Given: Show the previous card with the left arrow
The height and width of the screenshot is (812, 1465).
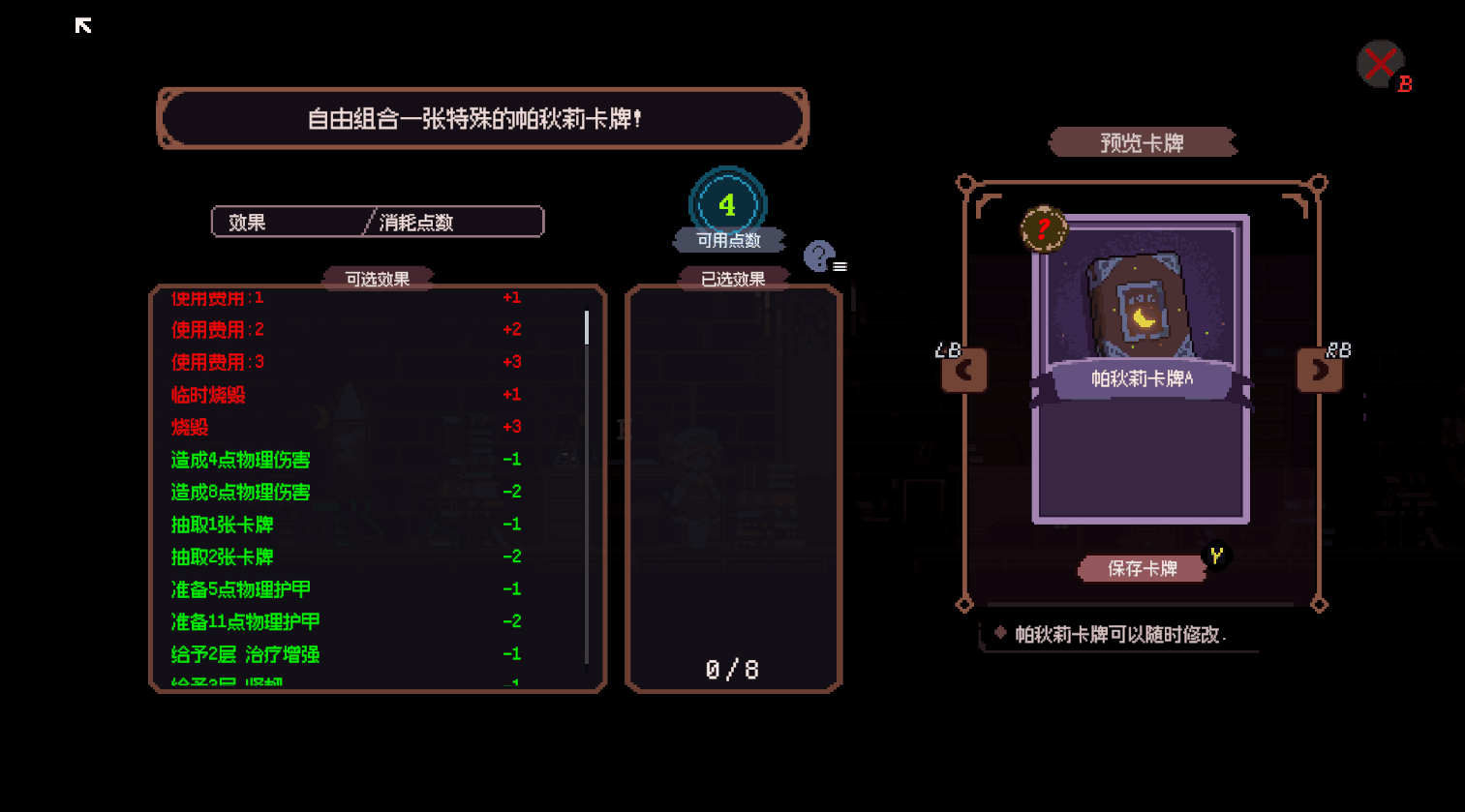Looking at the screenshot, I should pos(963,370).
